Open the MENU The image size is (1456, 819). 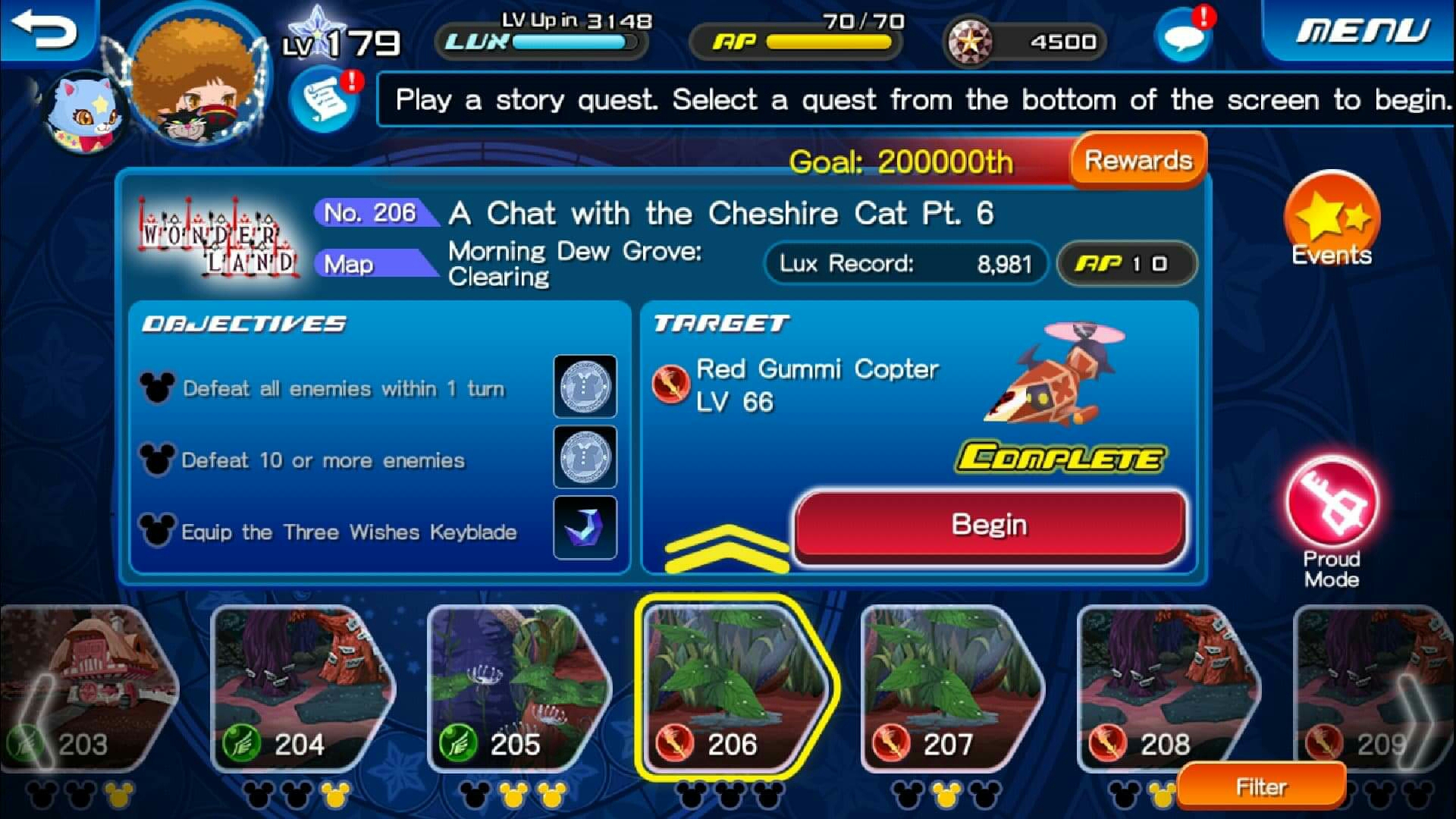(x=1361, y=32)
